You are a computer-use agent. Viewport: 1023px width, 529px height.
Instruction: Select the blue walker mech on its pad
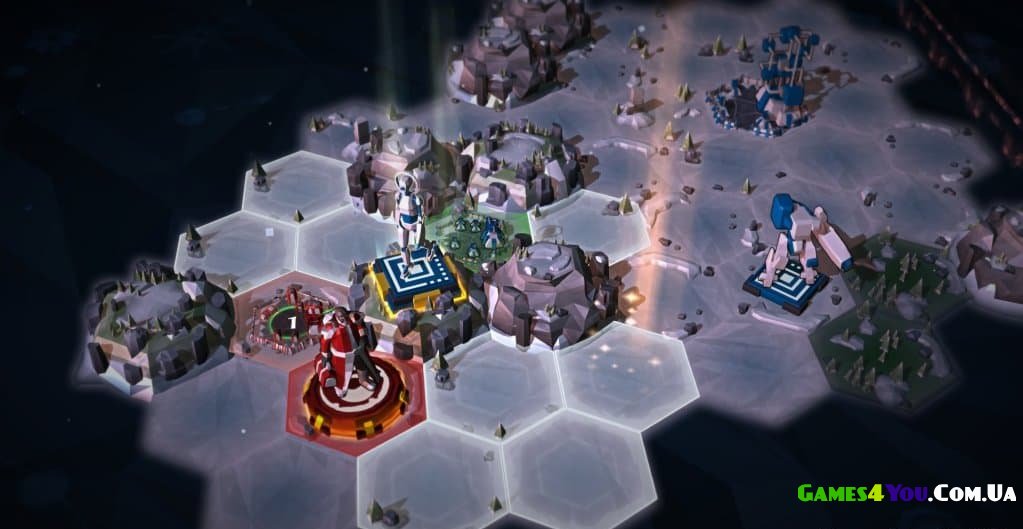click(796, 239)
